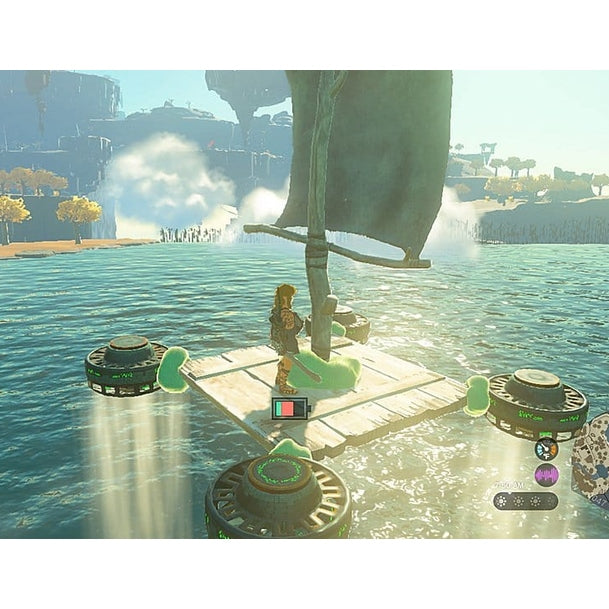
Task: Click the weather forecast strip
Action: [525, 500]
